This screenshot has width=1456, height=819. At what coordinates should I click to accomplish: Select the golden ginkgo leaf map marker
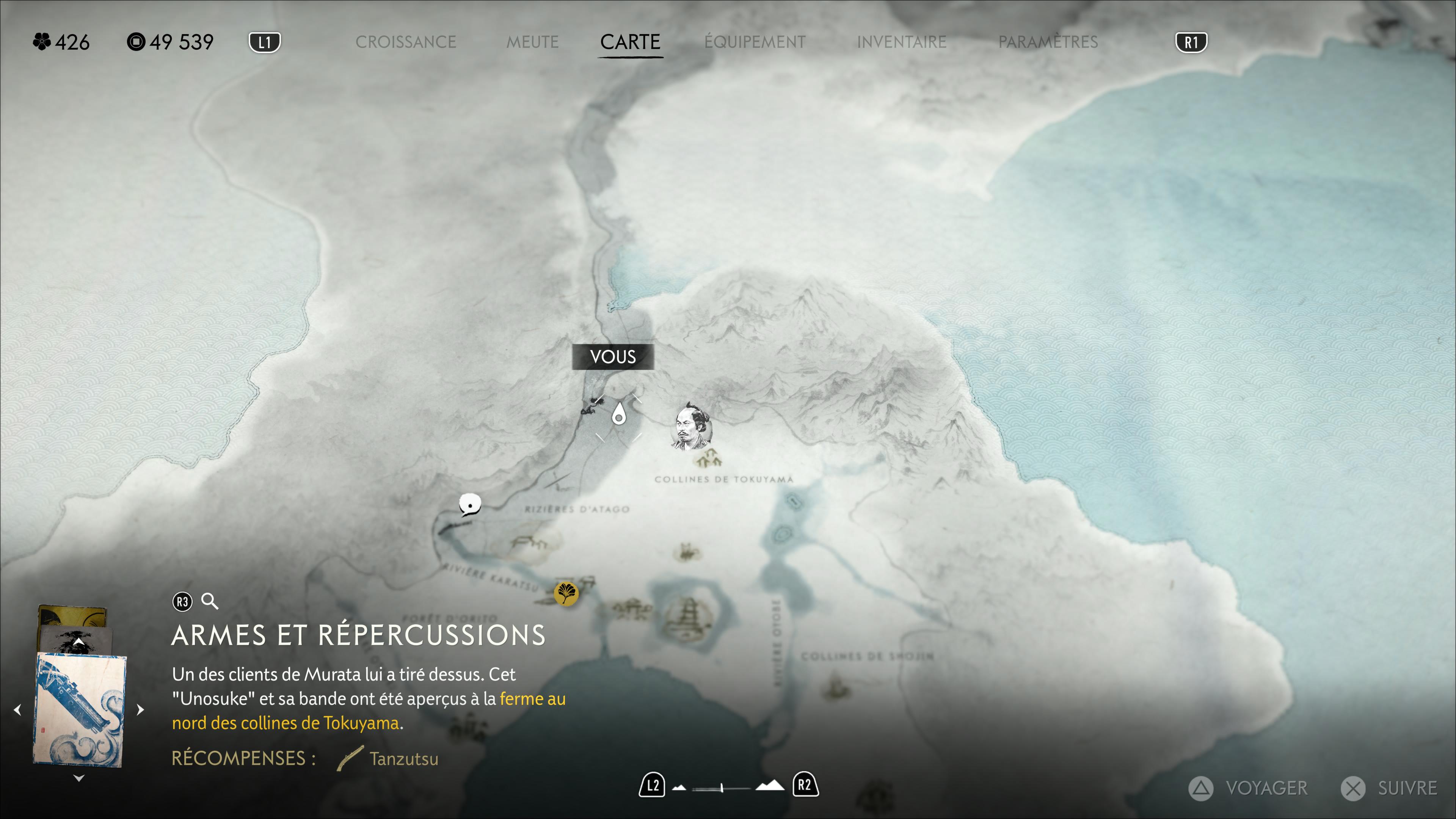pos(565,593)
